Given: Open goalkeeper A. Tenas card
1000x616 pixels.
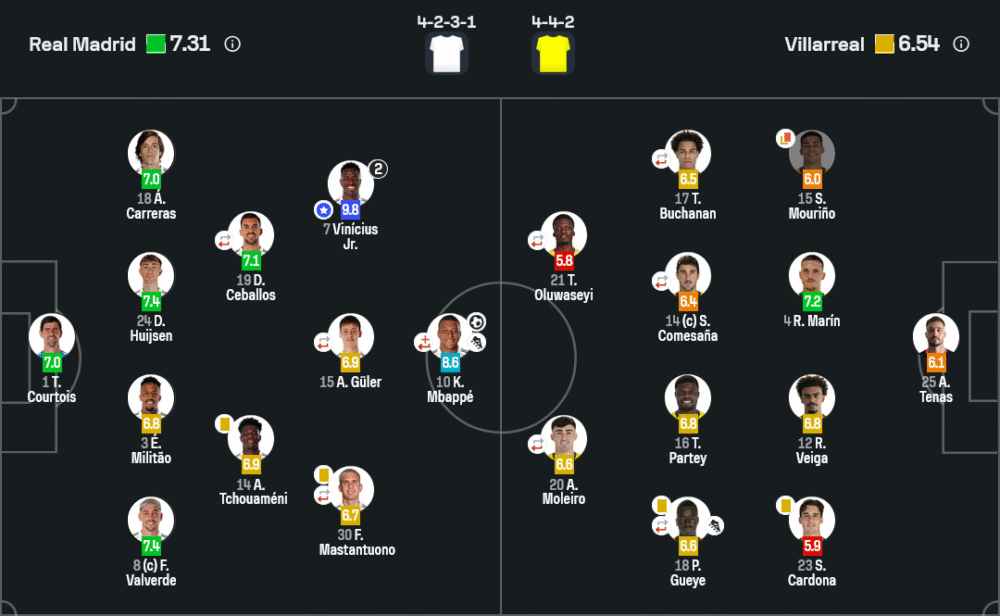Looking at the screenshot, I should coord(936,337).
